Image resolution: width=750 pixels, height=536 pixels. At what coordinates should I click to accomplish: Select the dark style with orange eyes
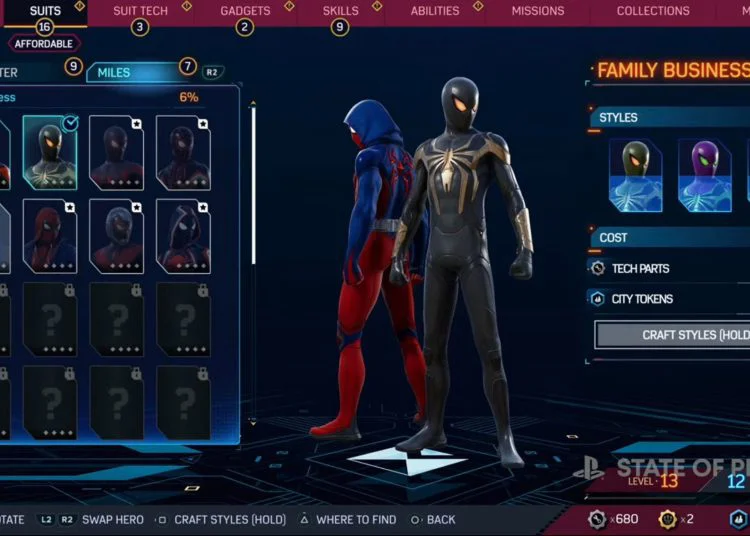tap(635, 175)
